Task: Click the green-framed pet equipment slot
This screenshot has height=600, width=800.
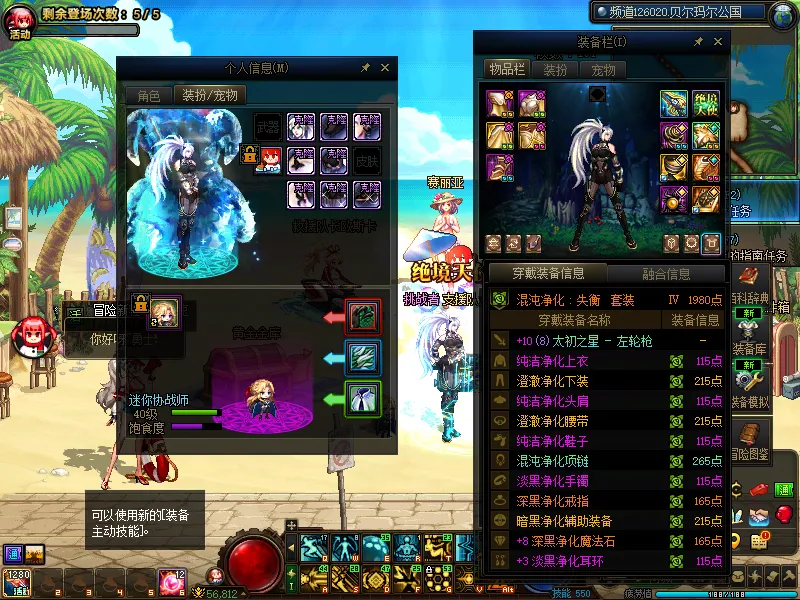Action: coord(363,399)
